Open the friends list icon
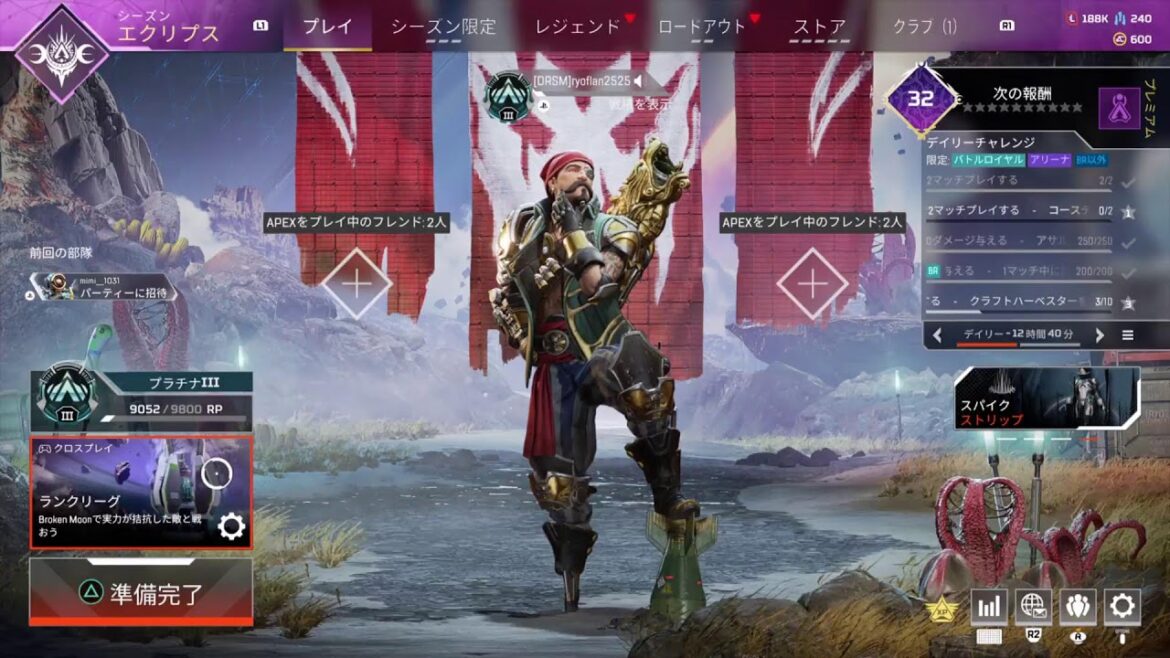Screen dimensions: 1170x658 (x=1077, y=605)
